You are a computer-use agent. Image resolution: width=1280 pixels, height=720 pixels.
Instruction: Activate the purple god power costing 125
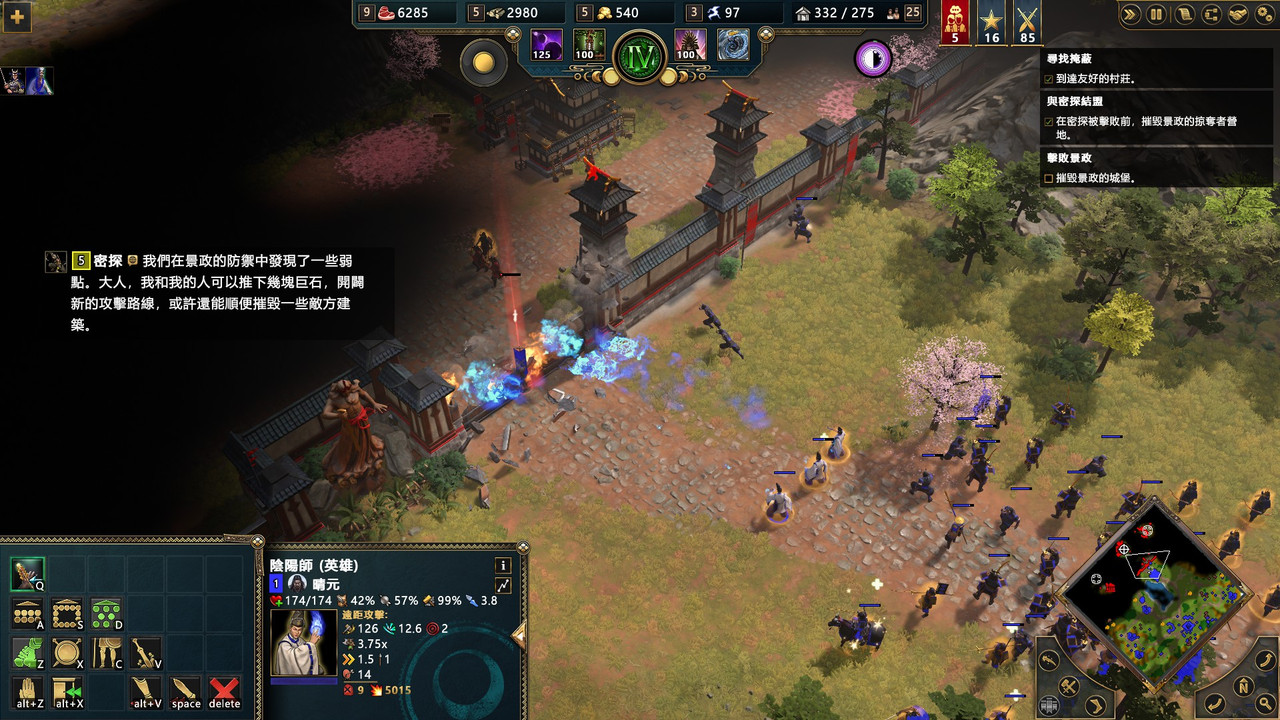[x=546, y=45]
